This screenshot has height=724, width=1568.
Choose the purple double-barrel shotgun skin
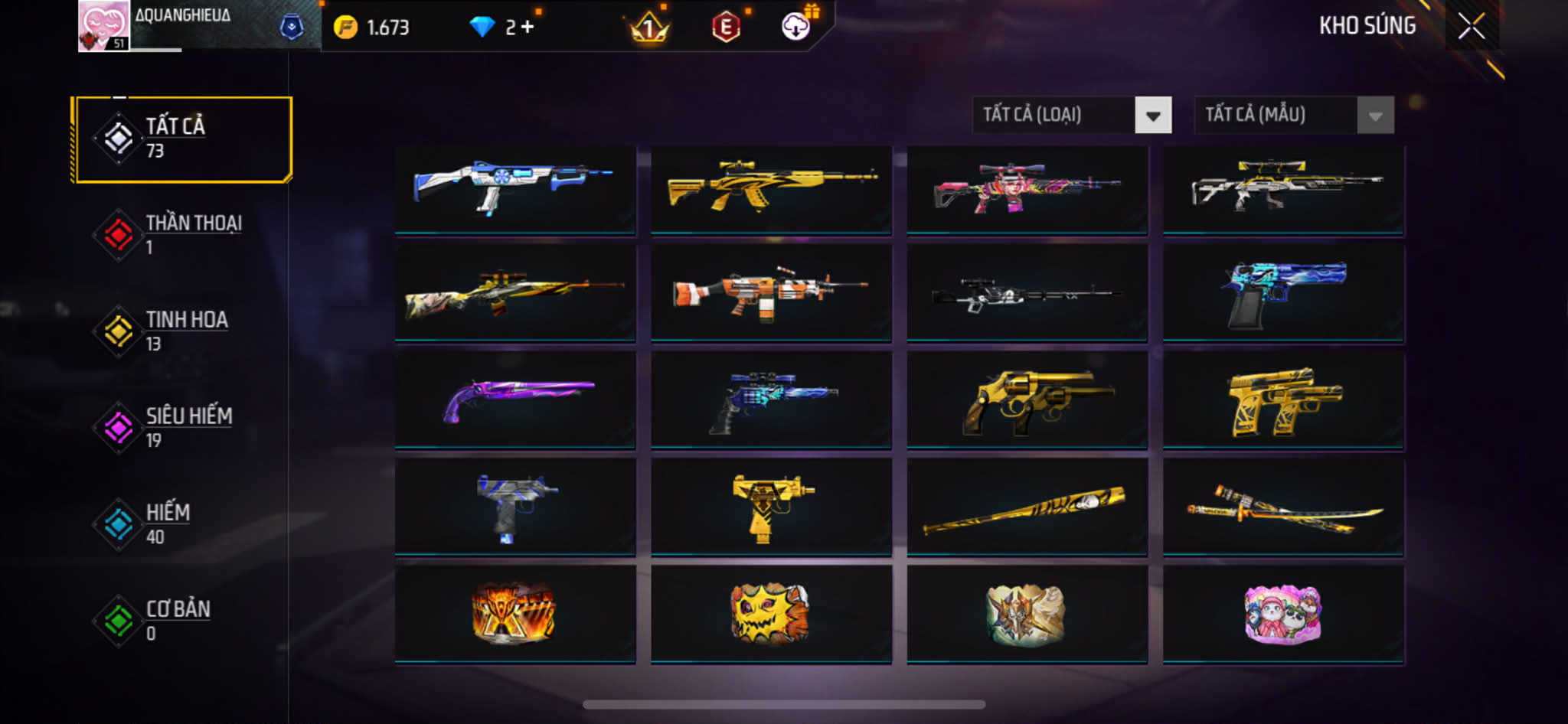515,400
